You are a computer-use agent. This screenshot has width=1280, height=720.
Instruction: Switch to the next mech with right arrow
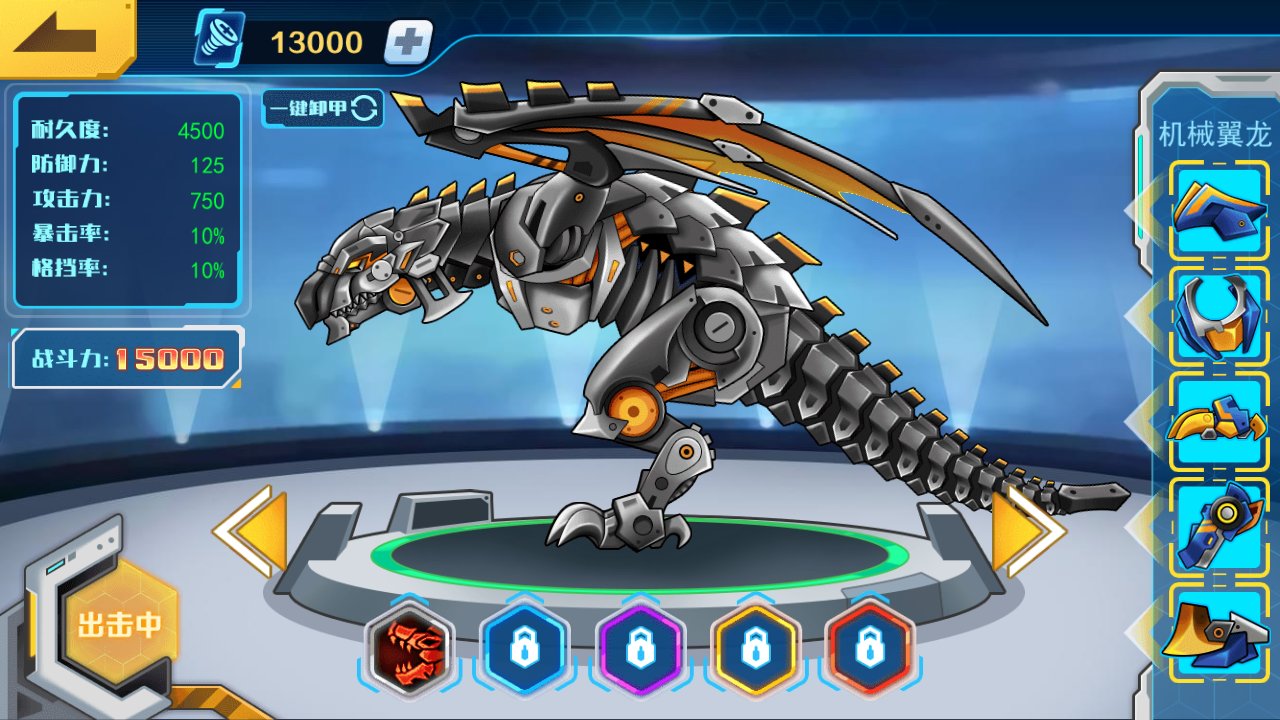[x=1028, y=530]
